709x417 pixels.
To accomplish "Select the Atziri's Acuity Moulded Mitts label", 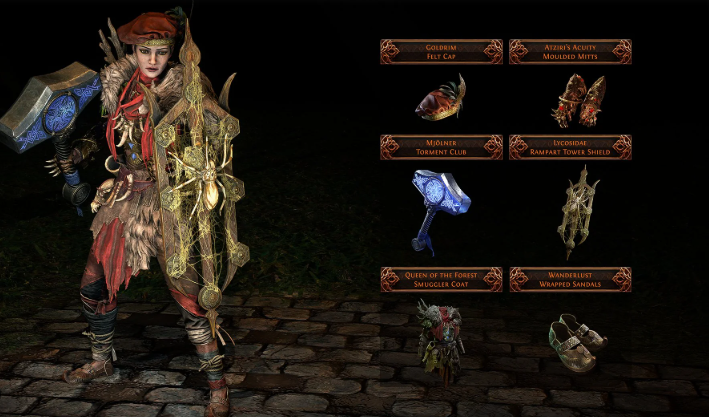I will [x=570, y=51].
